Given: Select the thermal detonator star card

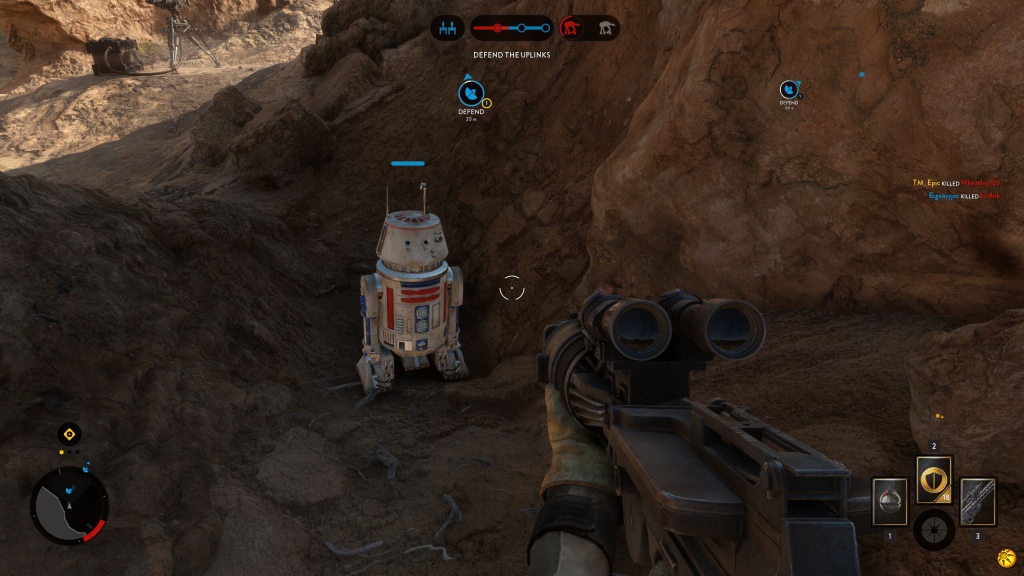Looking at the screenshot, I should 889,501.
